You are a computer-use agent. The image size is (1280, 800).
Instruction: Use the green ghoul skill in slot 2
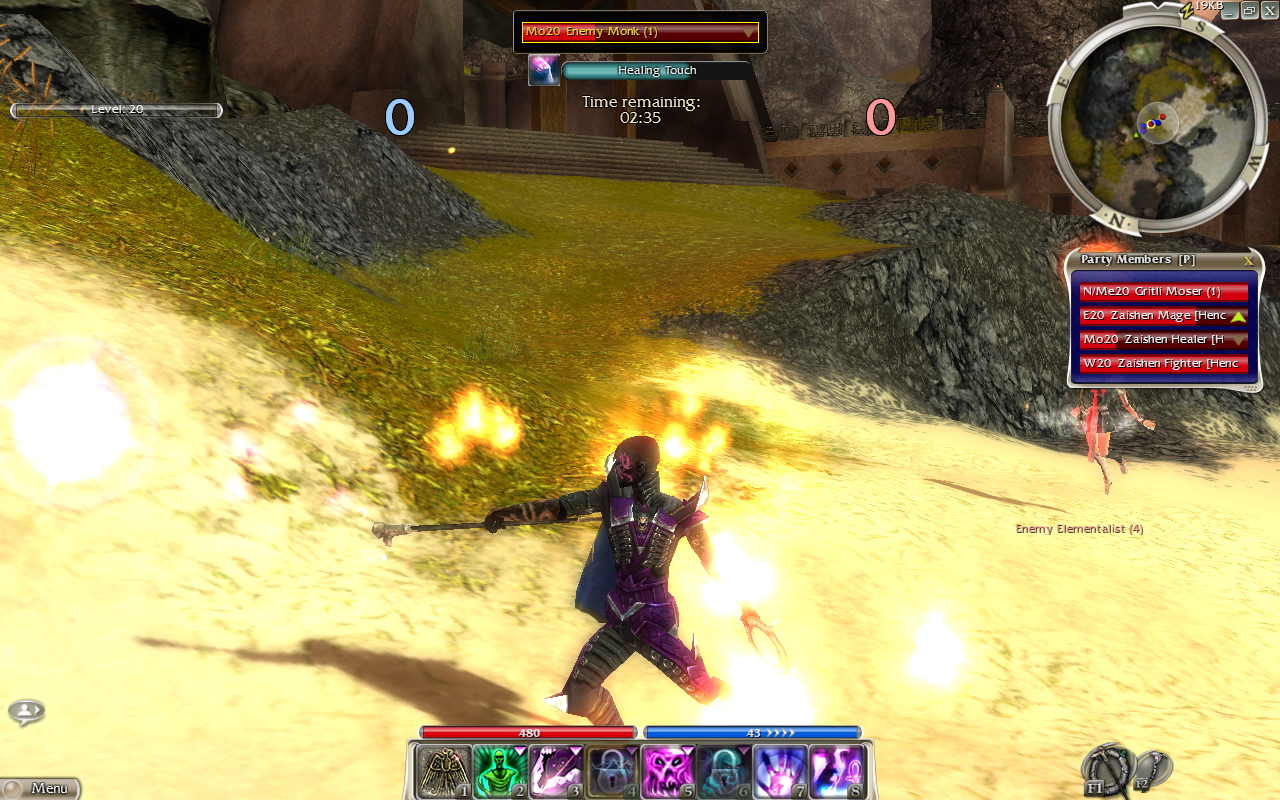pyautogui.click(x=499, y=772)
